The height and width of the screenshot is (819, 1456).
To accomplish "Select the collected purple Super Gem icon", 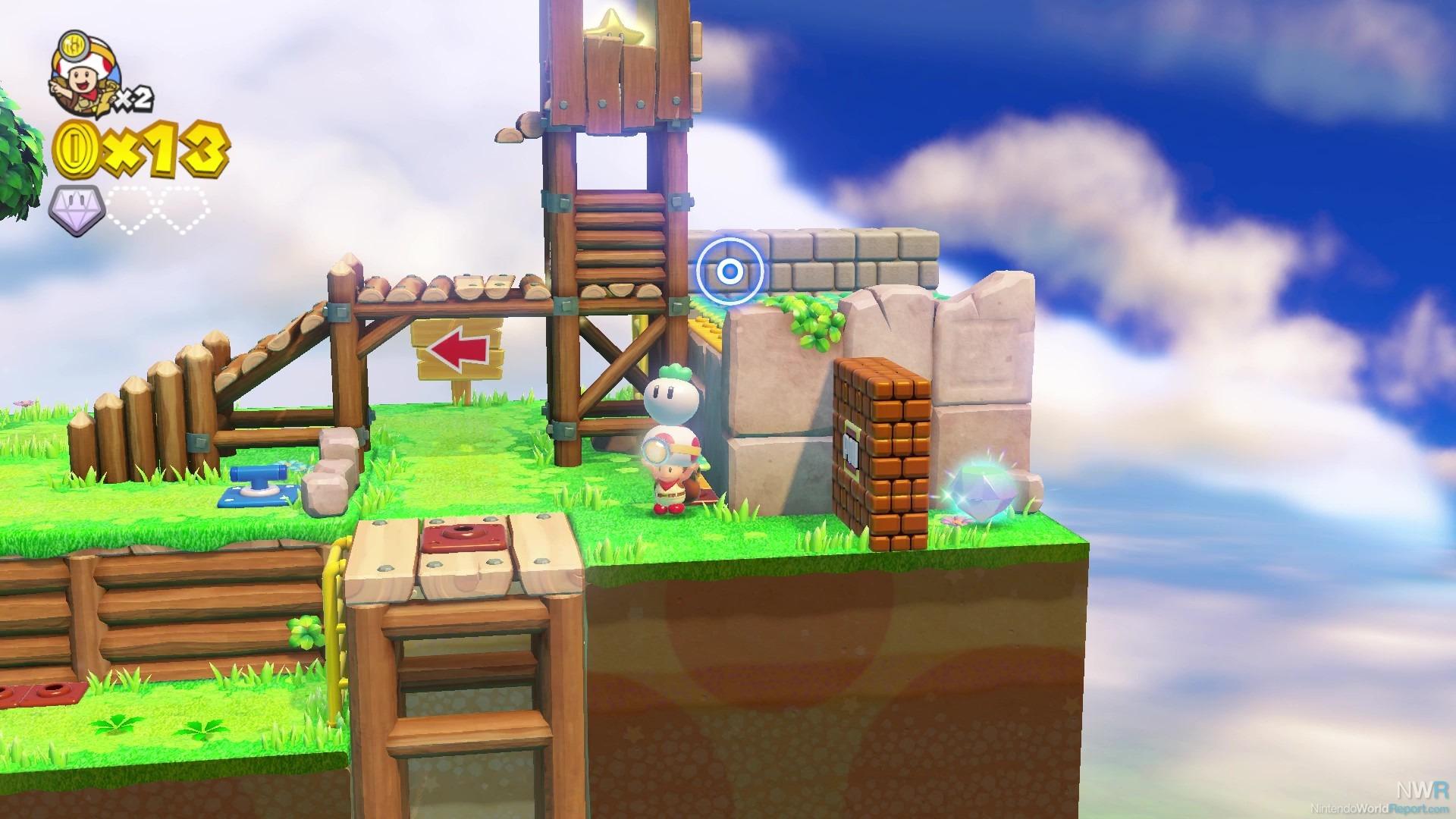I will (78, 210).
